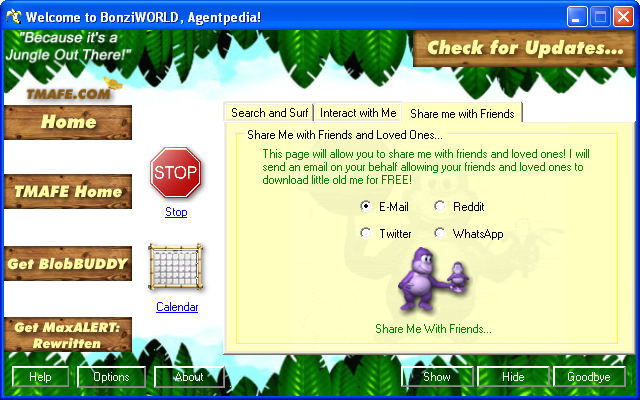Open the Help button
This screenshot has height=400, width=640.
click(x=40, y=377)
